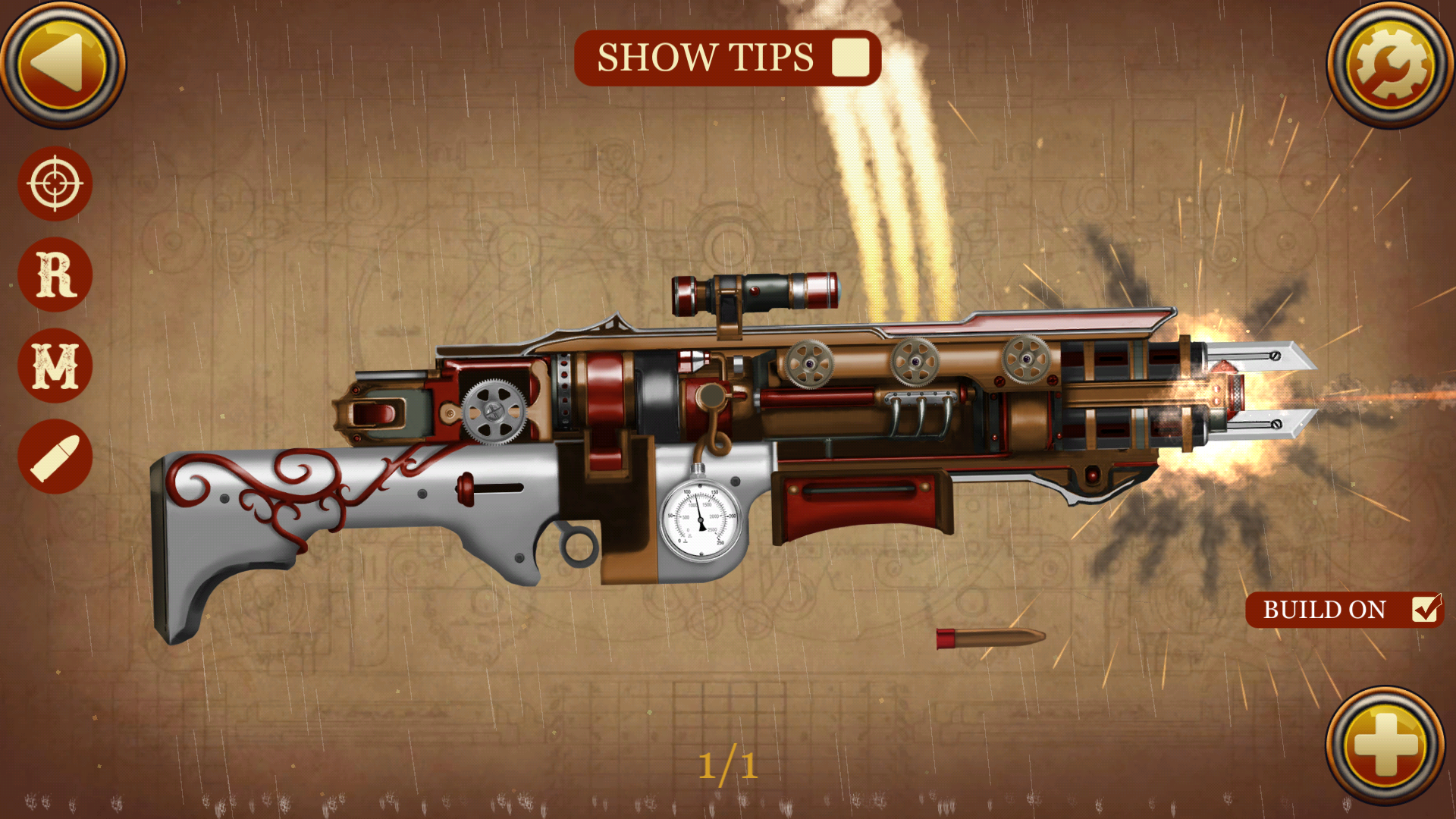Click the SHOW TIPS label
Image resolution: width=1456 pixels, height=819 pixels.
tap(704, 57)
